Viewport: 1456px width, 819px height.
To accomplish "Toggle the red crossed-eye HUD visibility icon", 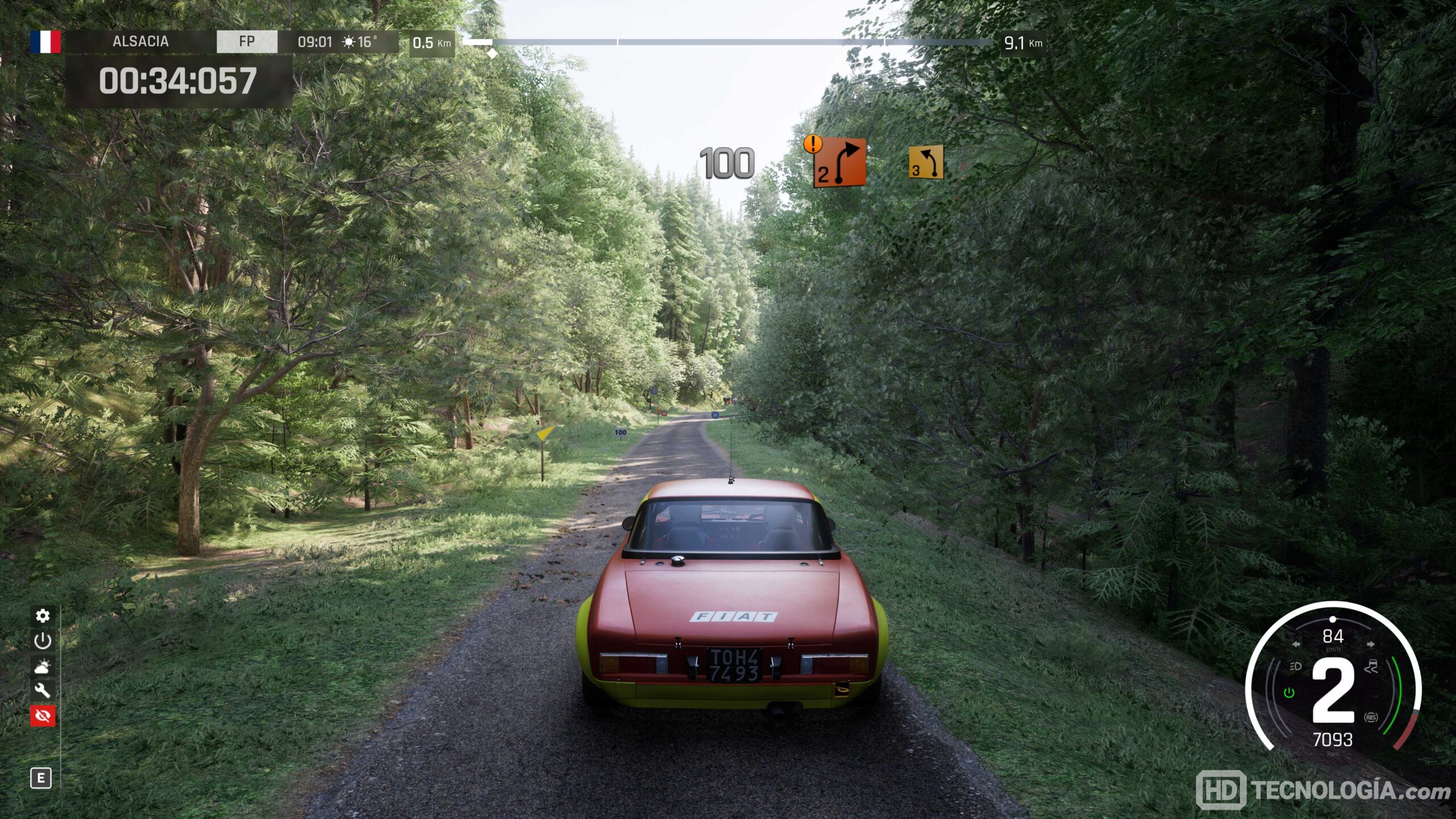I will 43,715.
